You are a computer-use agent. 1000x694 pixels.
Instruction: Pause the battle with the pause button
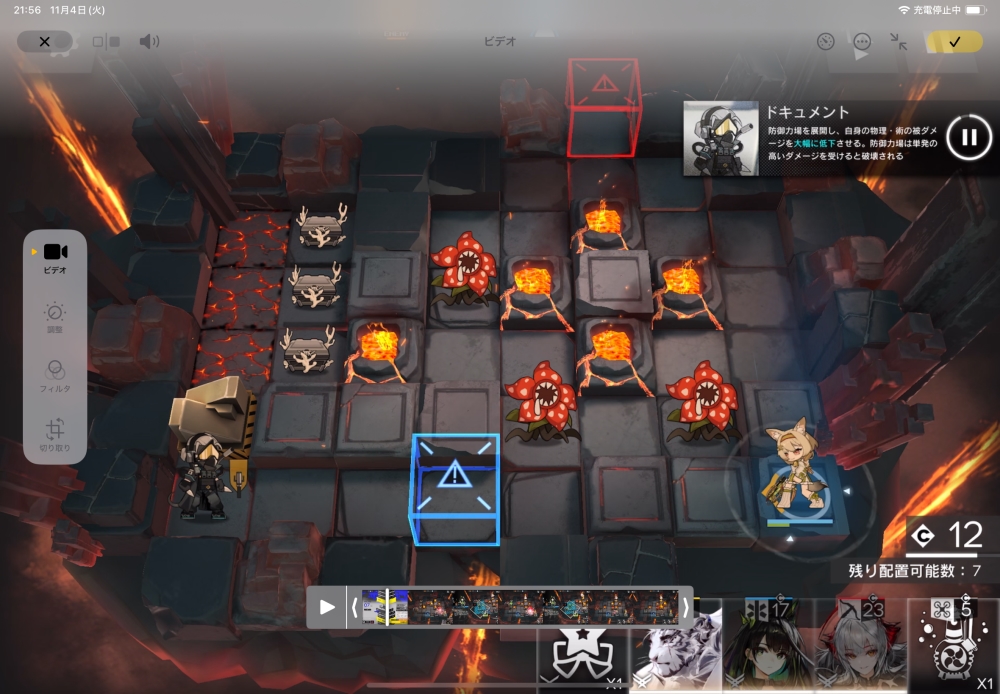point(968,137)
